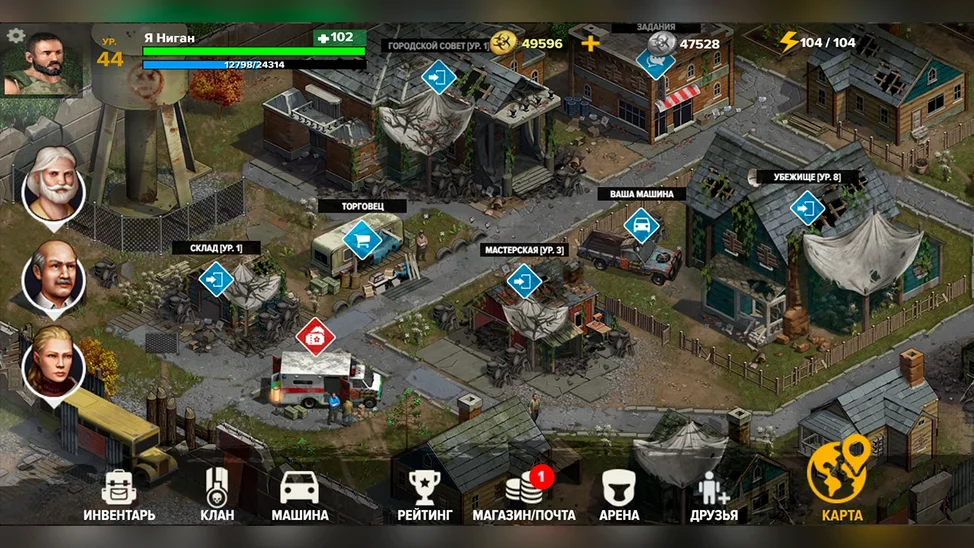Image resolution: width=974 pixels, height=548 pixels.
Task: Open the Клан menu
Action: pos(217,495)
